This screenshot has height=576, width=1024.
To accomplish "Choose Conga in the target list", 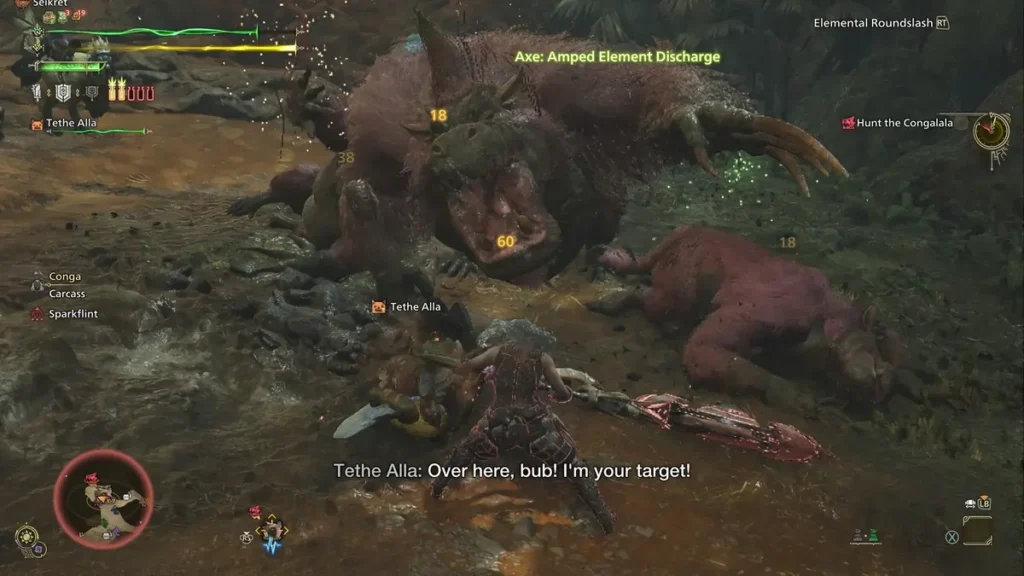I will (65, 277).
